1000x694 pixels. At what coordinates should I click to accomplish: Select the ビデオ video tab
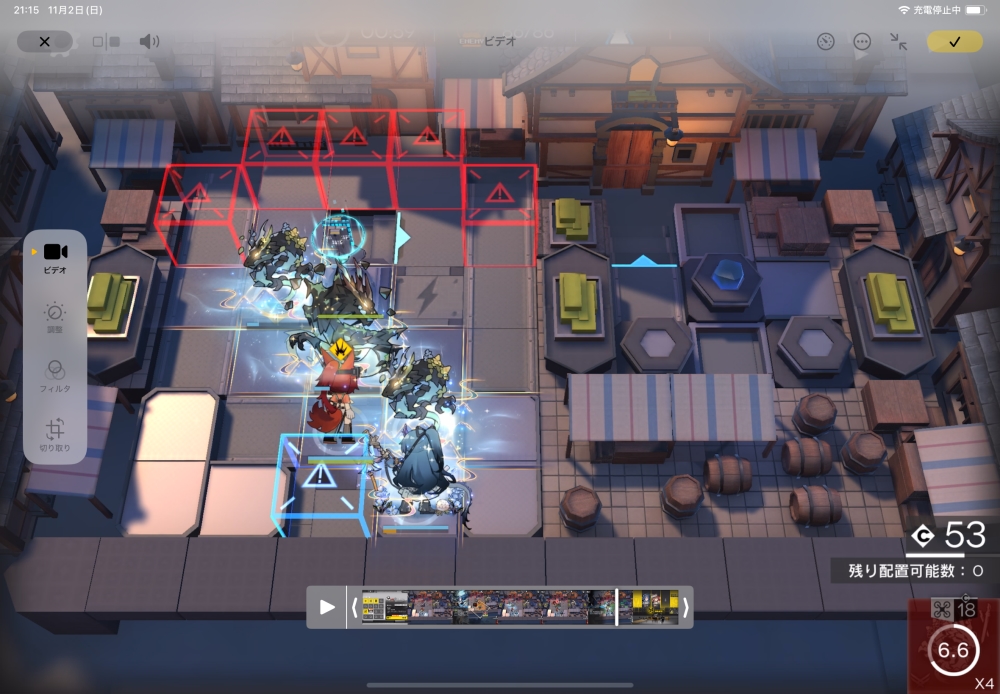(x=55, y=257)
